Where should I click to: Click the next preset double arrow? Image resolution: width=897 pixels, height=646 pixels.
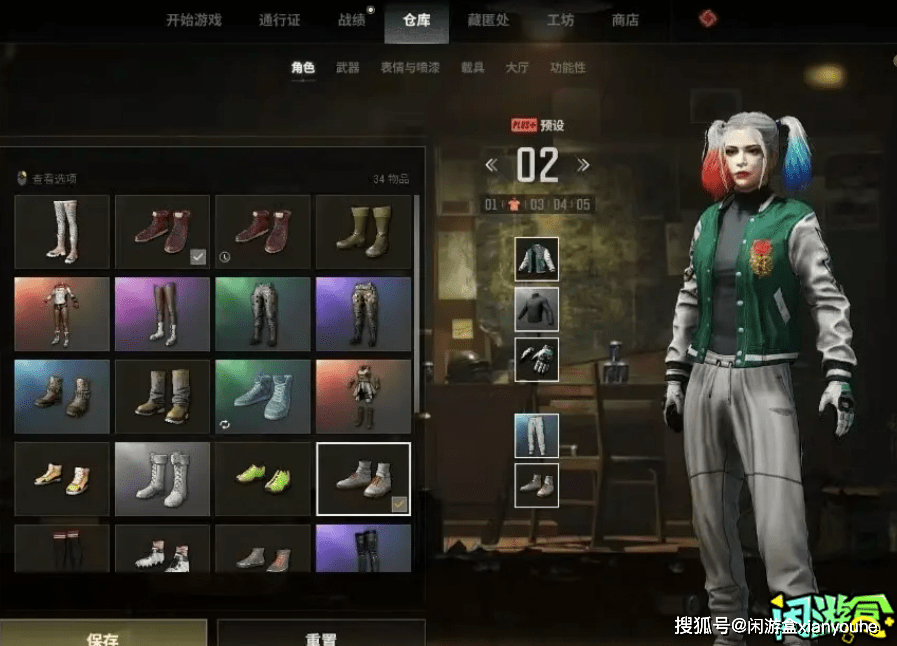tap(583, 165)
